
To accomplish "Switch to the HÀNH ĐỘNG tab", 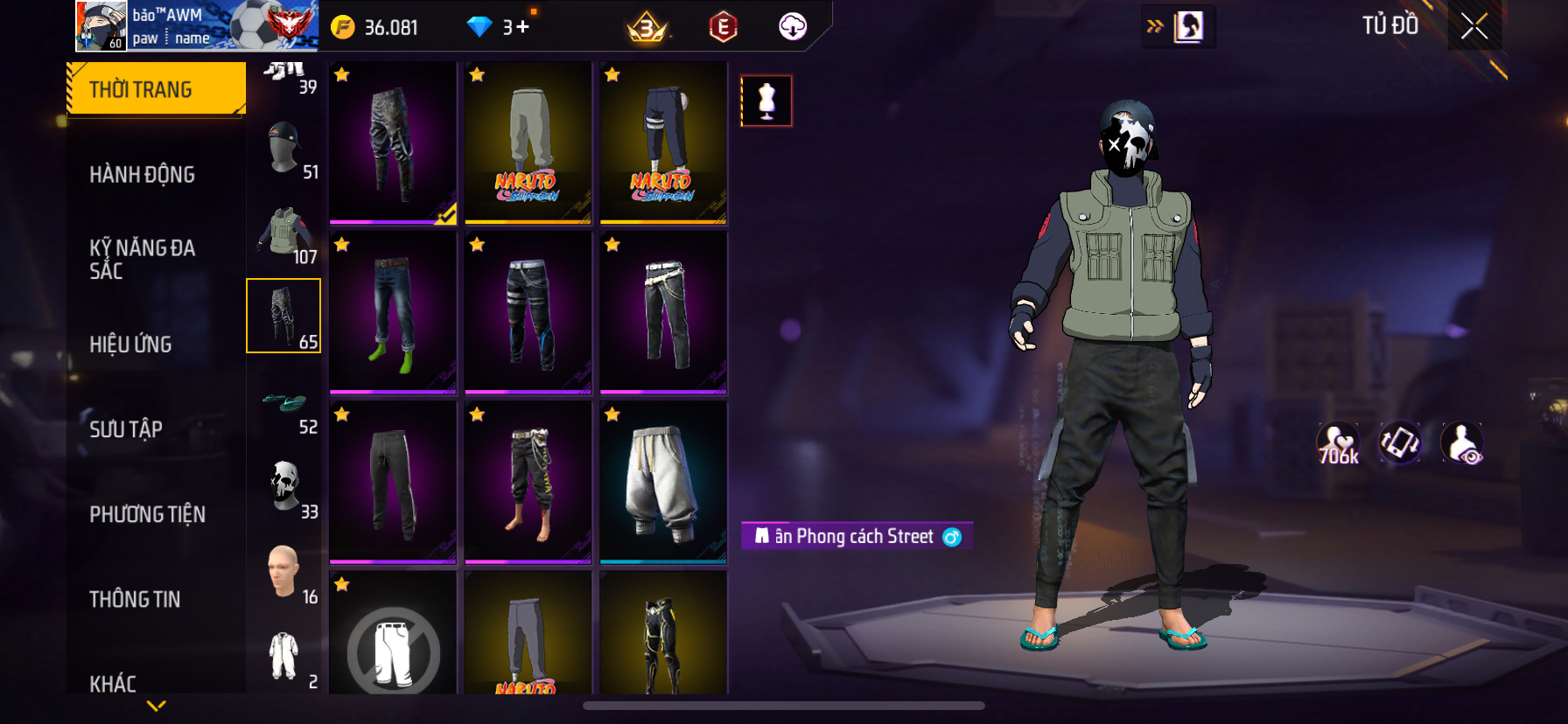I will 142,175.
